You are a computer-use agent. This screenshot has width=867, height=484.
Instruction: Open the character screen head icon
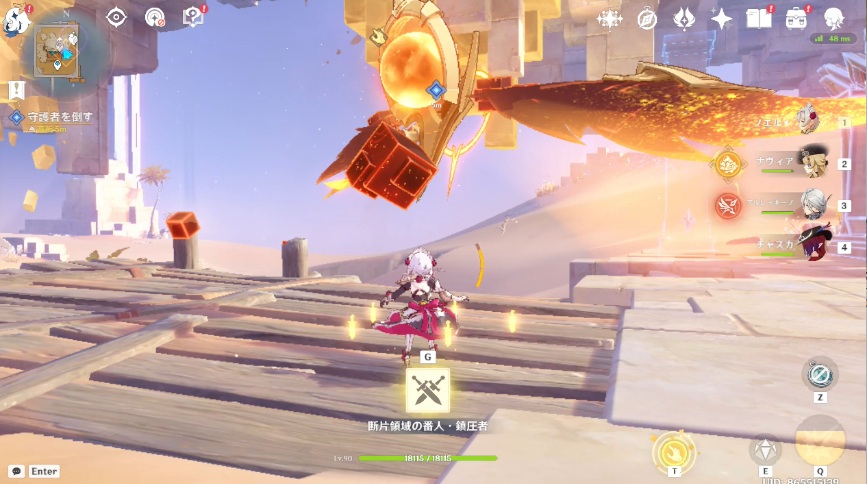click(x=834, y=18)
